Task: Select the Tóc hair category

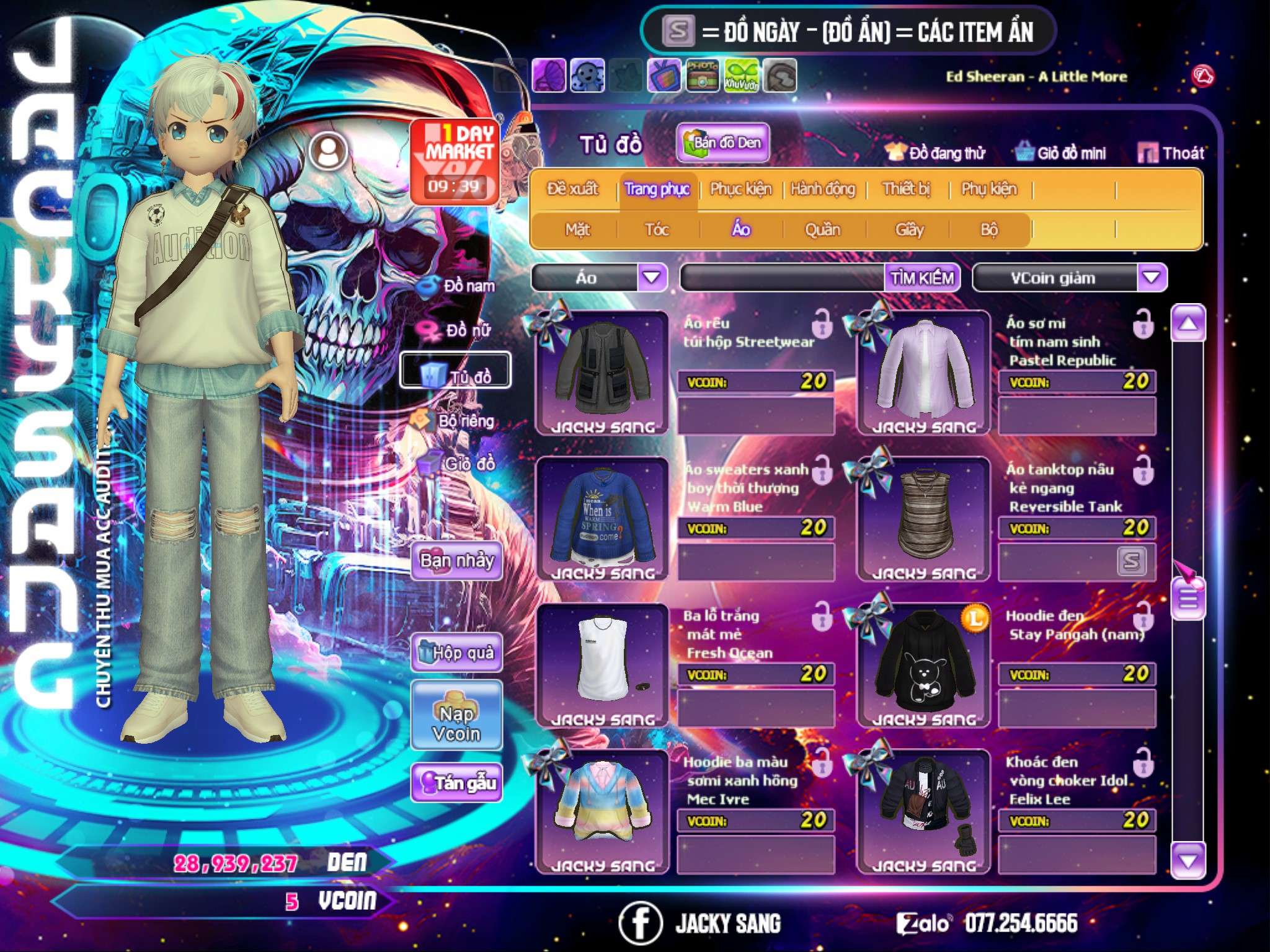Action: coord(657,230)
